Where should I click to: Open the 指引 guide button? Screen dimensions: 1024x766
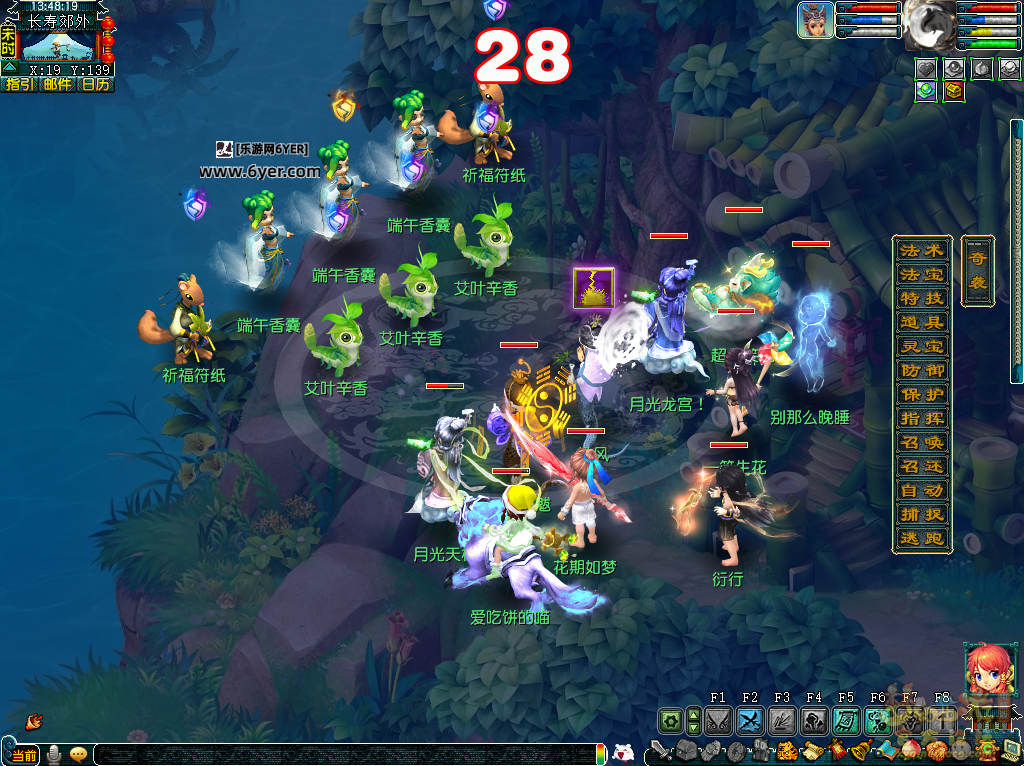[19, 85]
